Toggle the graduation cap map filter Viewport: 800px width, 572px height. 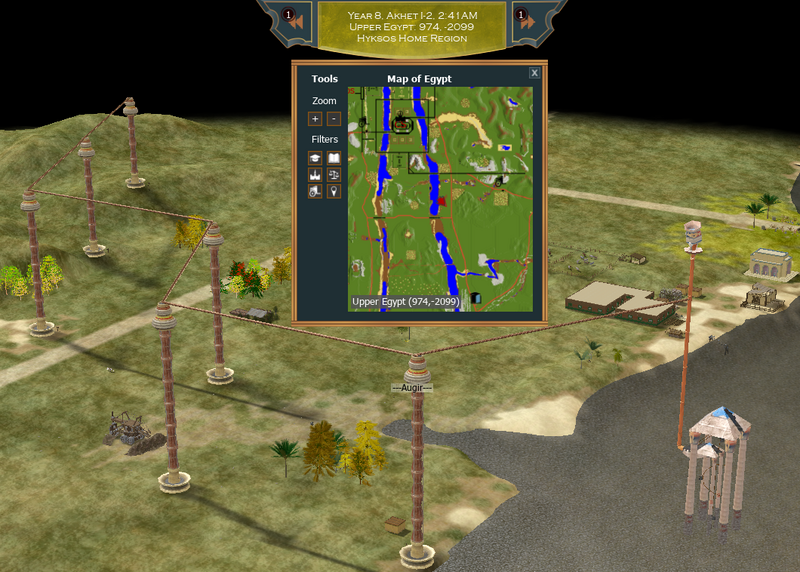315,158
